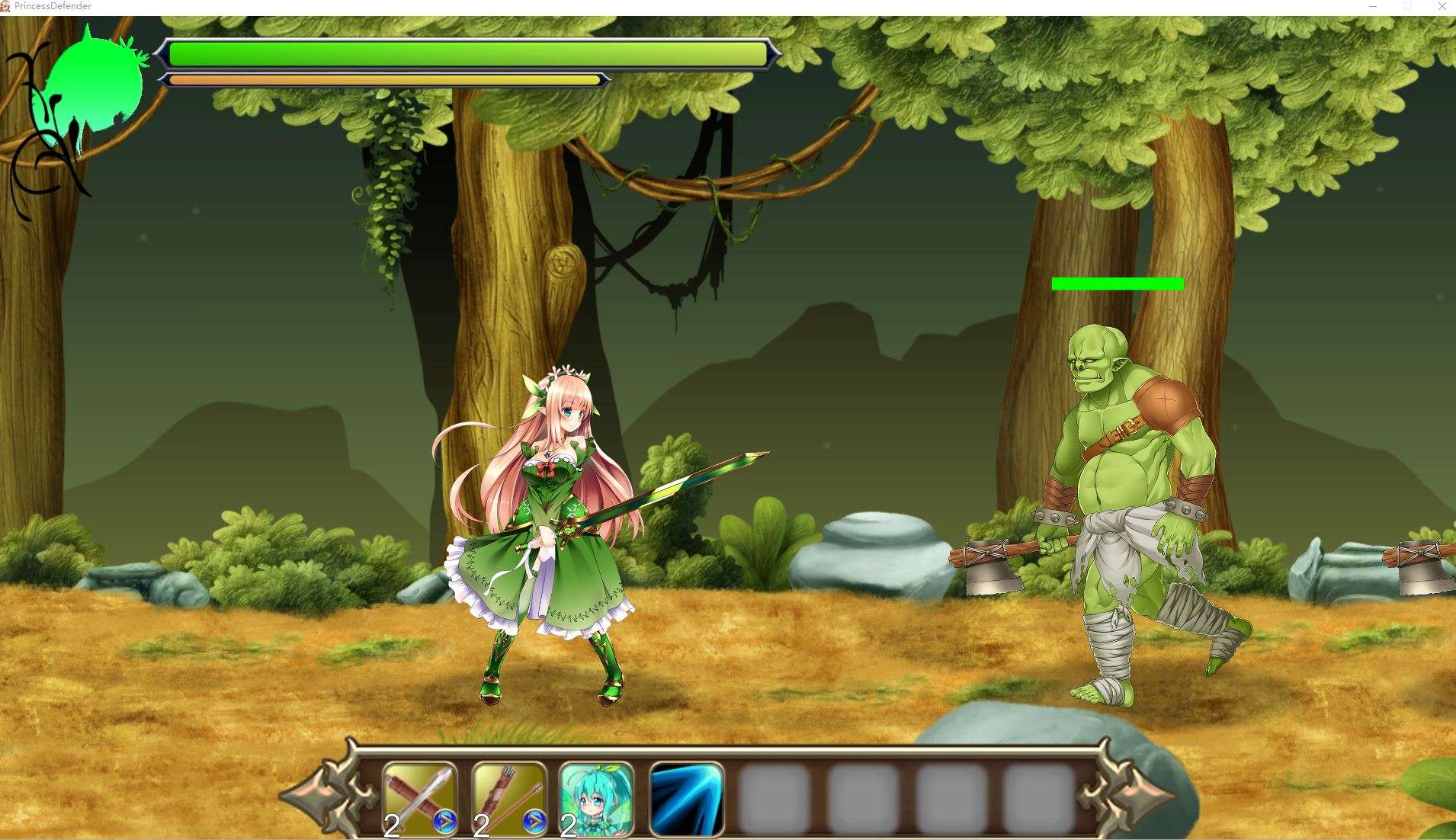Click the last empty hotbar slot

(1036, 799)
